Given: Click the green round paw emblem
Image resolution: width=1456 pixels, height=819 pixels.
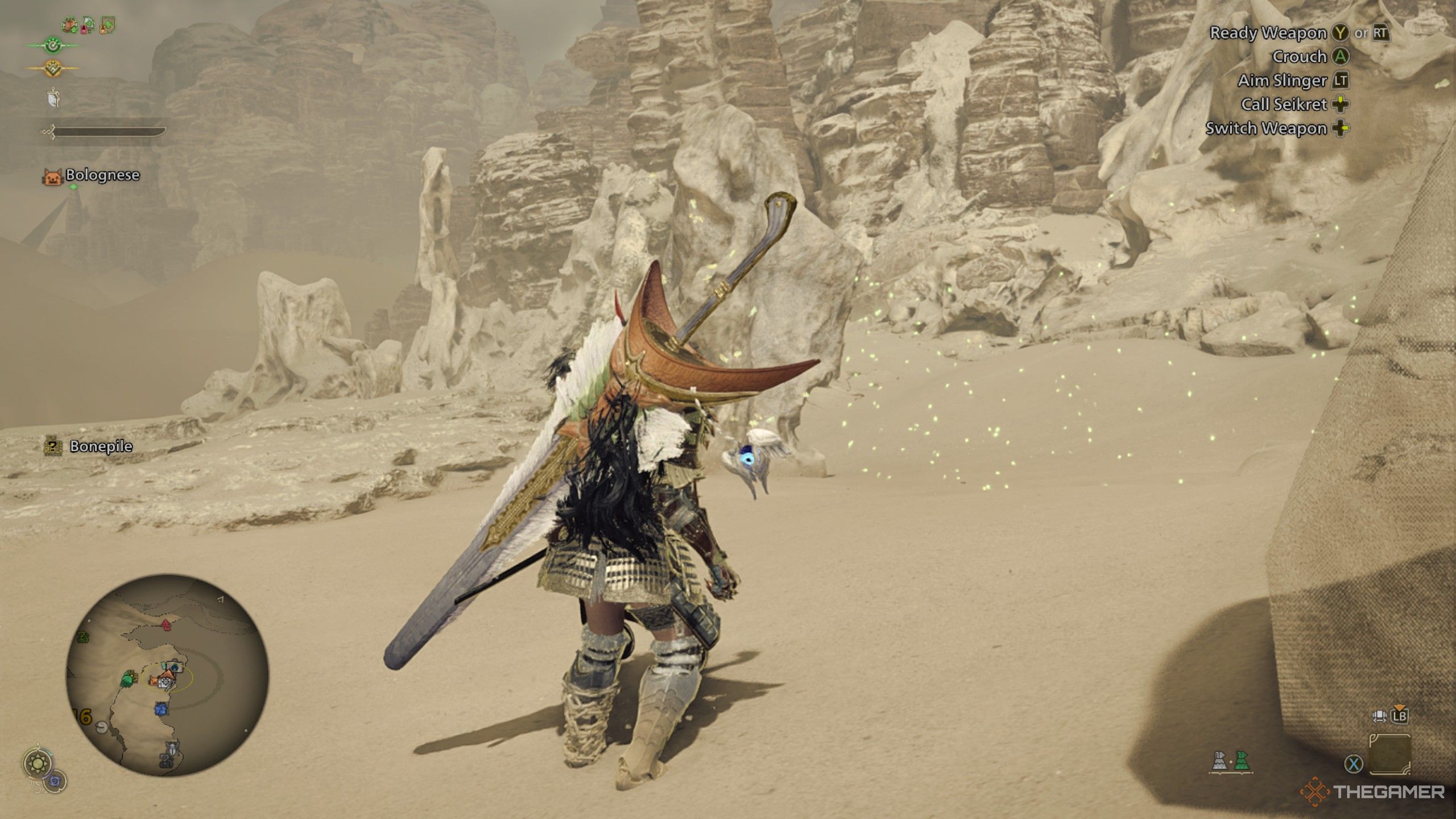Looking at the screenshot, I should tap(52, 45).
